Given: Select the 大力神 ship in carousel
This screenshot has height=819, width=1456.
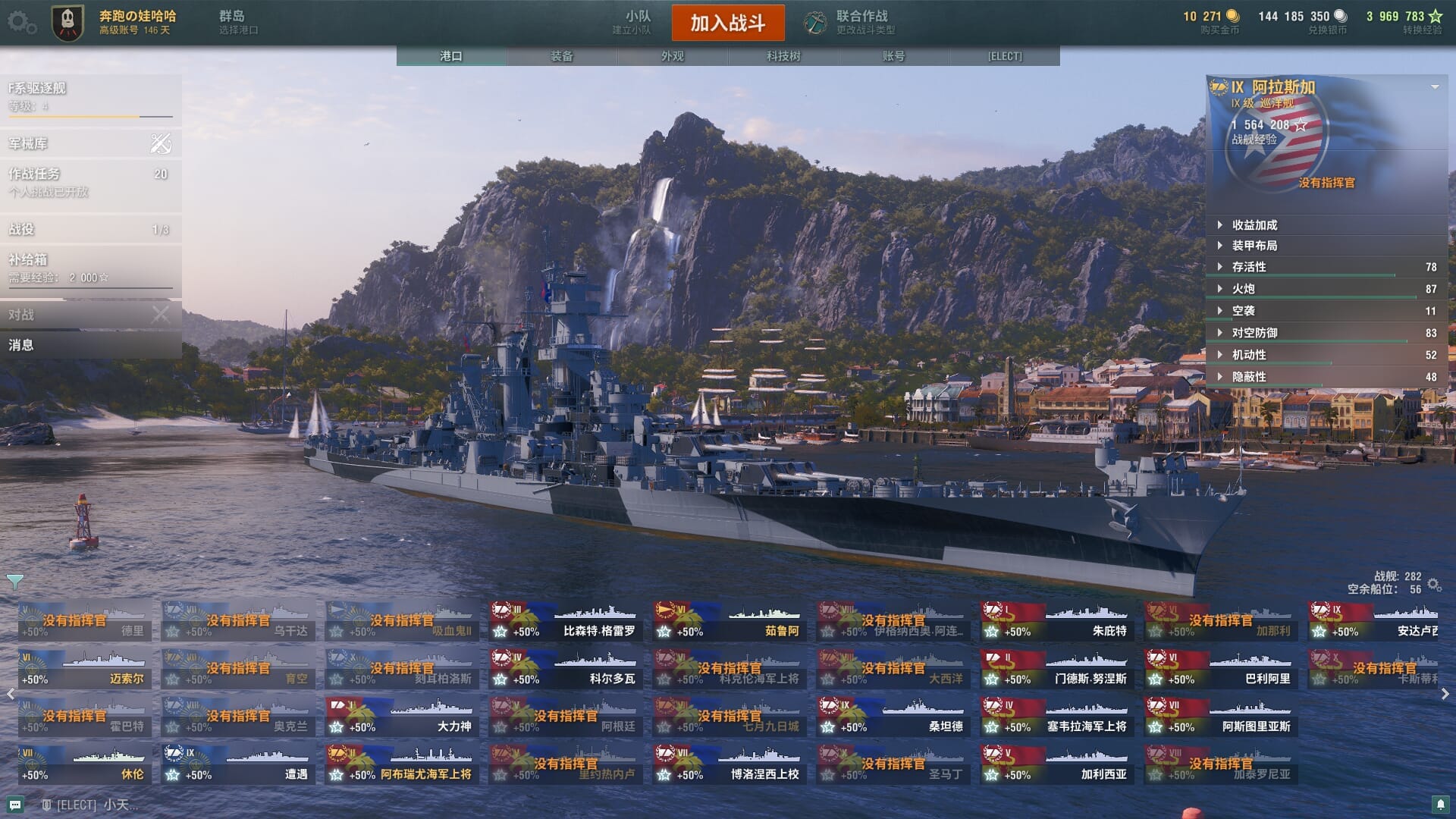Looking at the screenshot, I should coord(402,717).
